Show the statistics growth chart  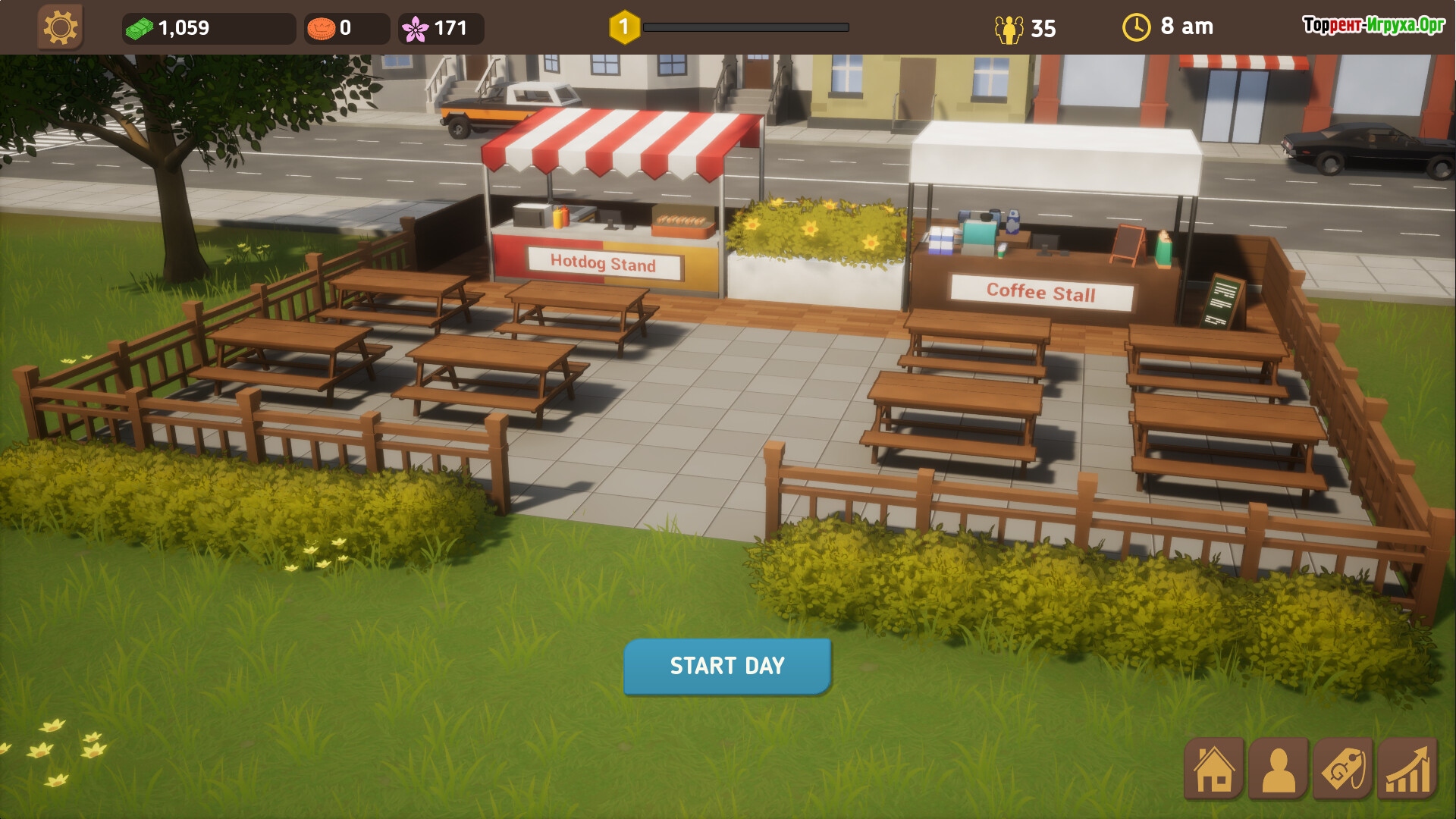1407,769
